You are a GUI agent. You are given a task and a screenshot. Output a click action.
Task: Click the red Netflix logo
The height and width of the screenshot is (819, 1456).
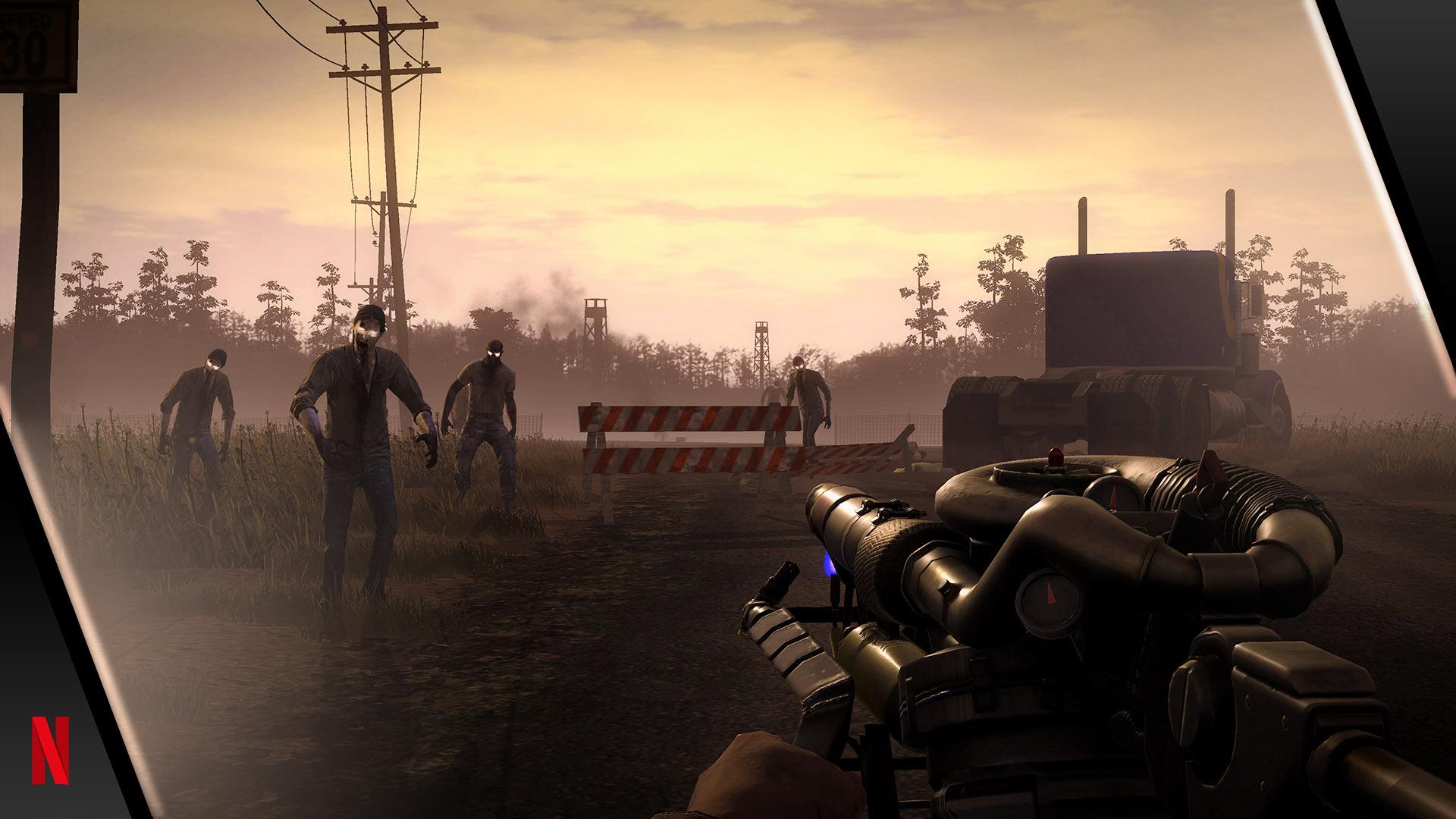click(50, 750)
